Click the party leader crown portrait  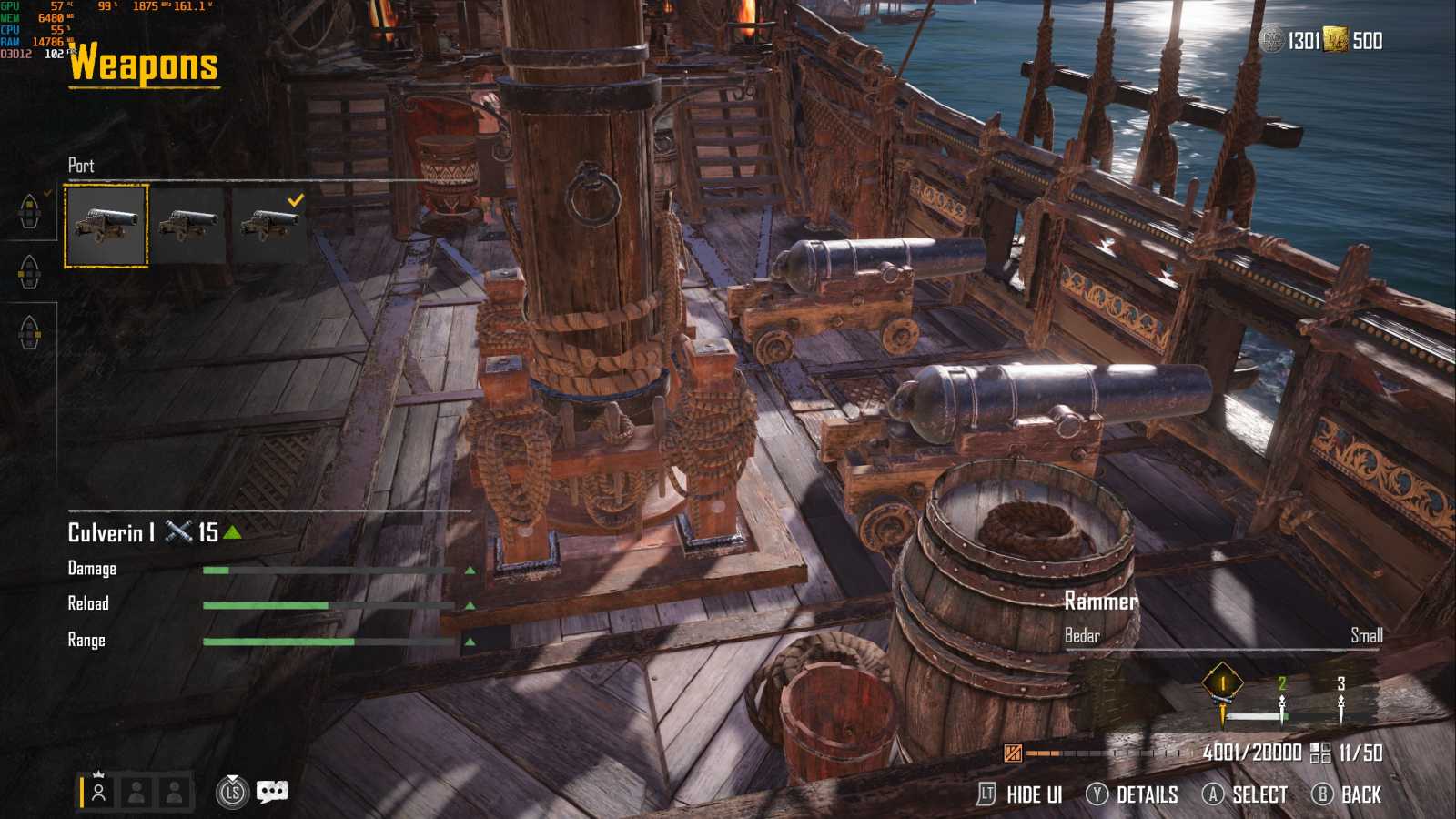click(x=98, y=792)
